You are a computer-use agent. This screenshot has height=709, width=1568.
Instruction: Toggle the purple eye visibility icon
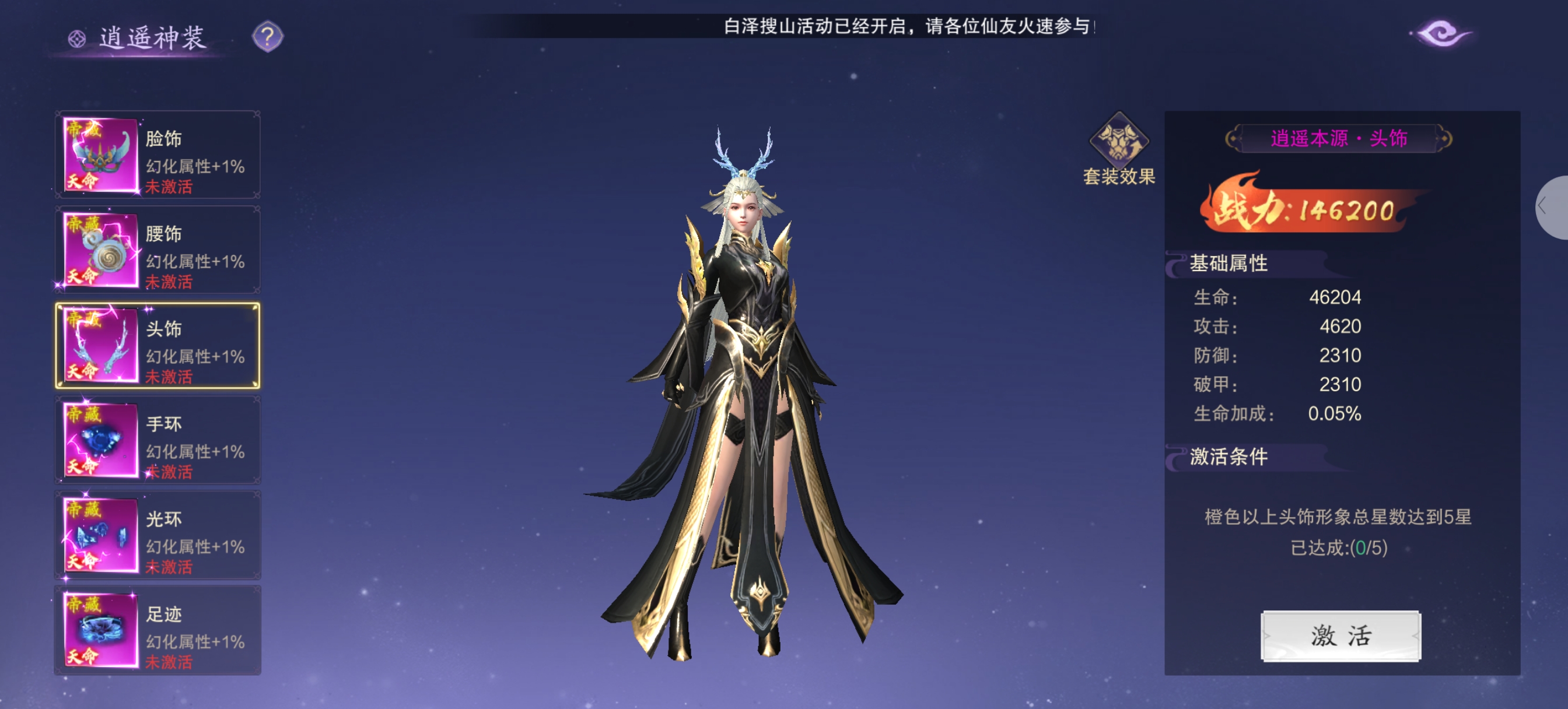1441,33
